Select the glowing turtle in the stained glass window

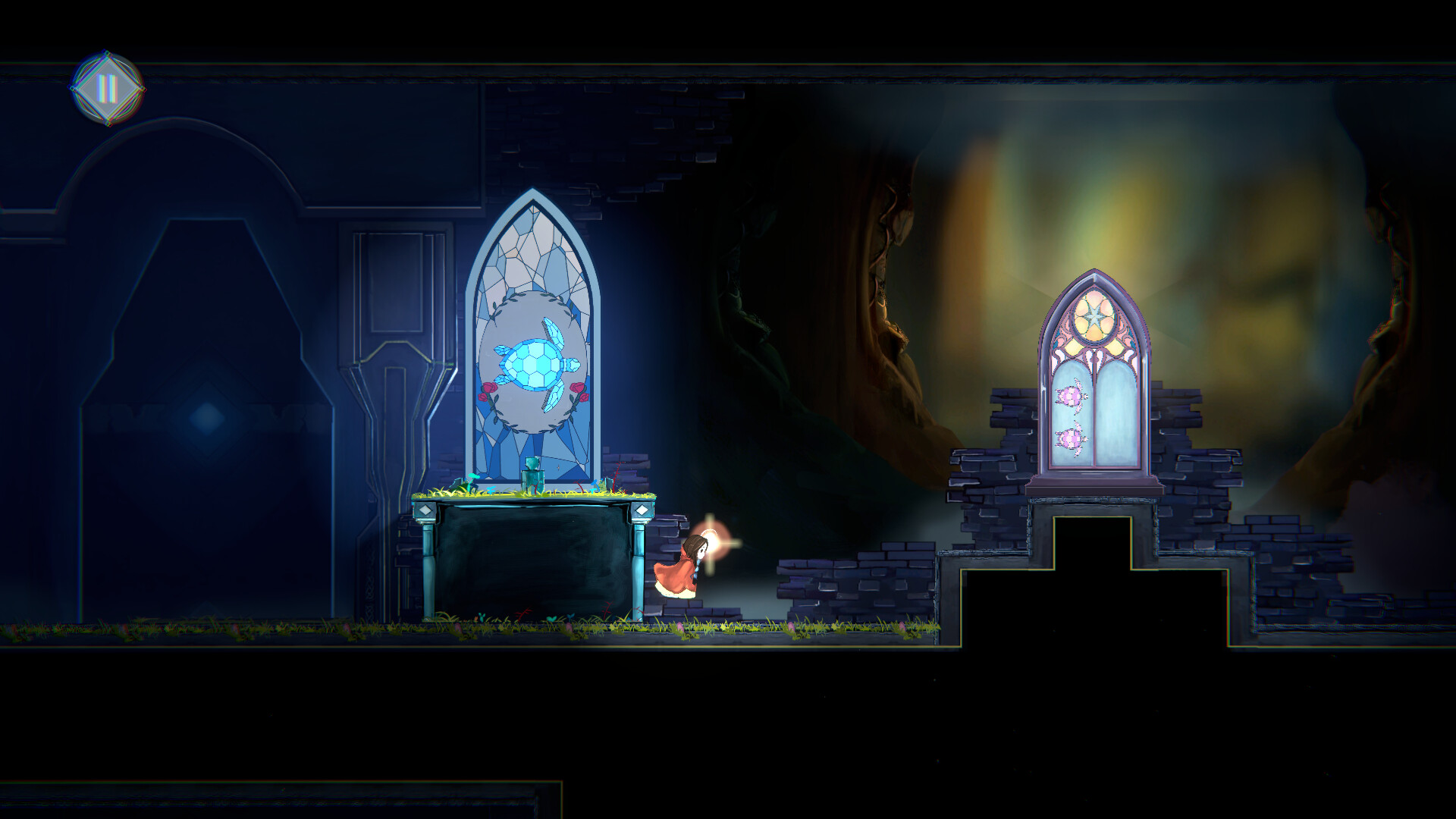click(535, 362)
